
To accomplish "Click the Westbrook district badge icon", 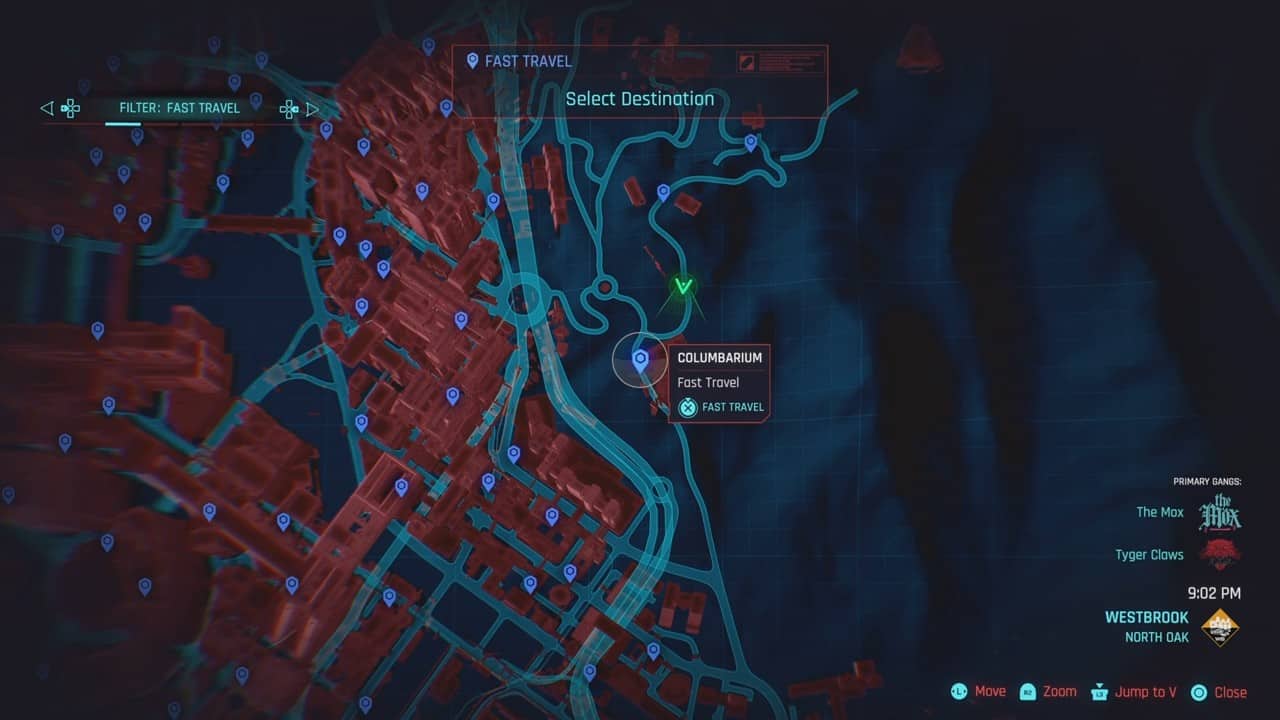I will point(1222,625).
